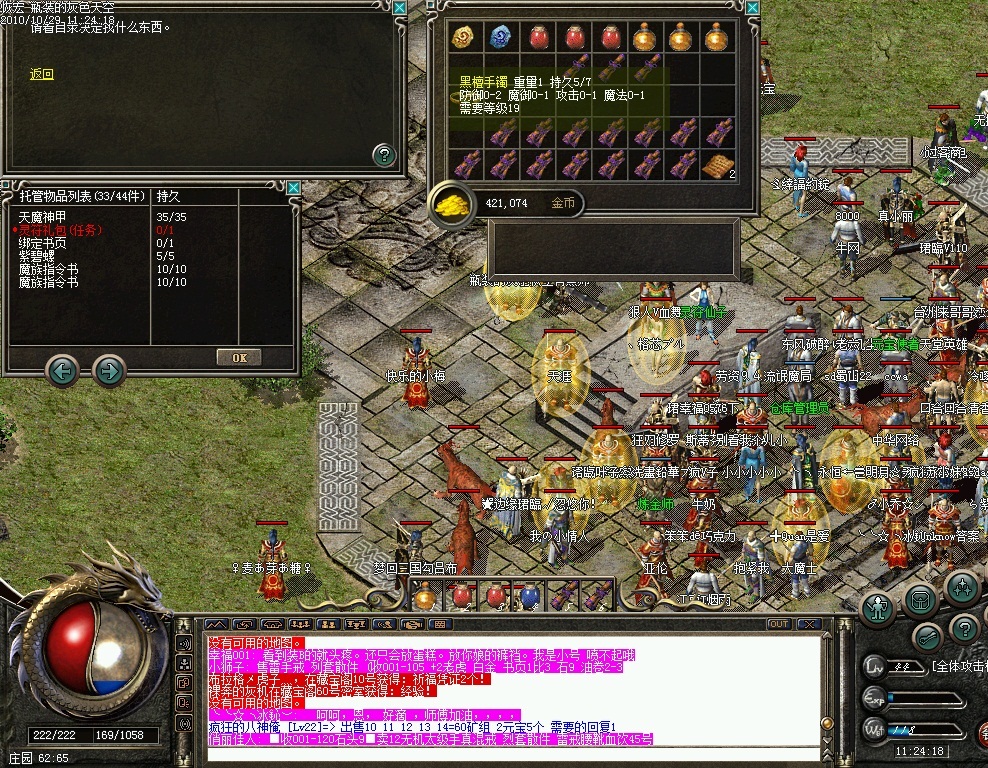The height and width of the screenshot is (768, 988).
Task: Open the skills sparkle round button
Action: (x=962, y=588)
